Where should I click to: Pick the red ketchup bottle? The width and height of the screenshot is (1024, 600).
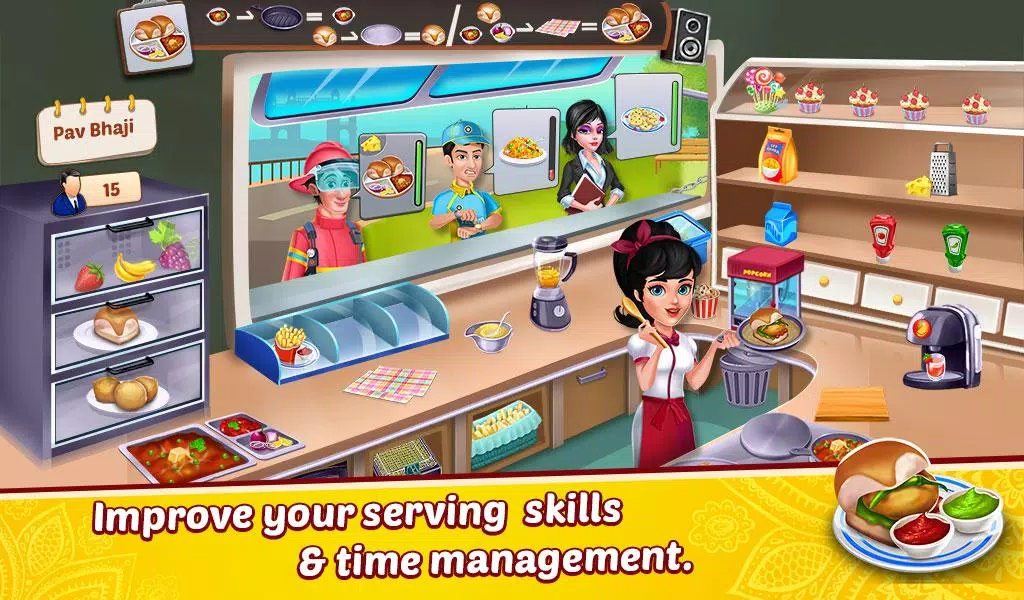[x=881, y=237]
